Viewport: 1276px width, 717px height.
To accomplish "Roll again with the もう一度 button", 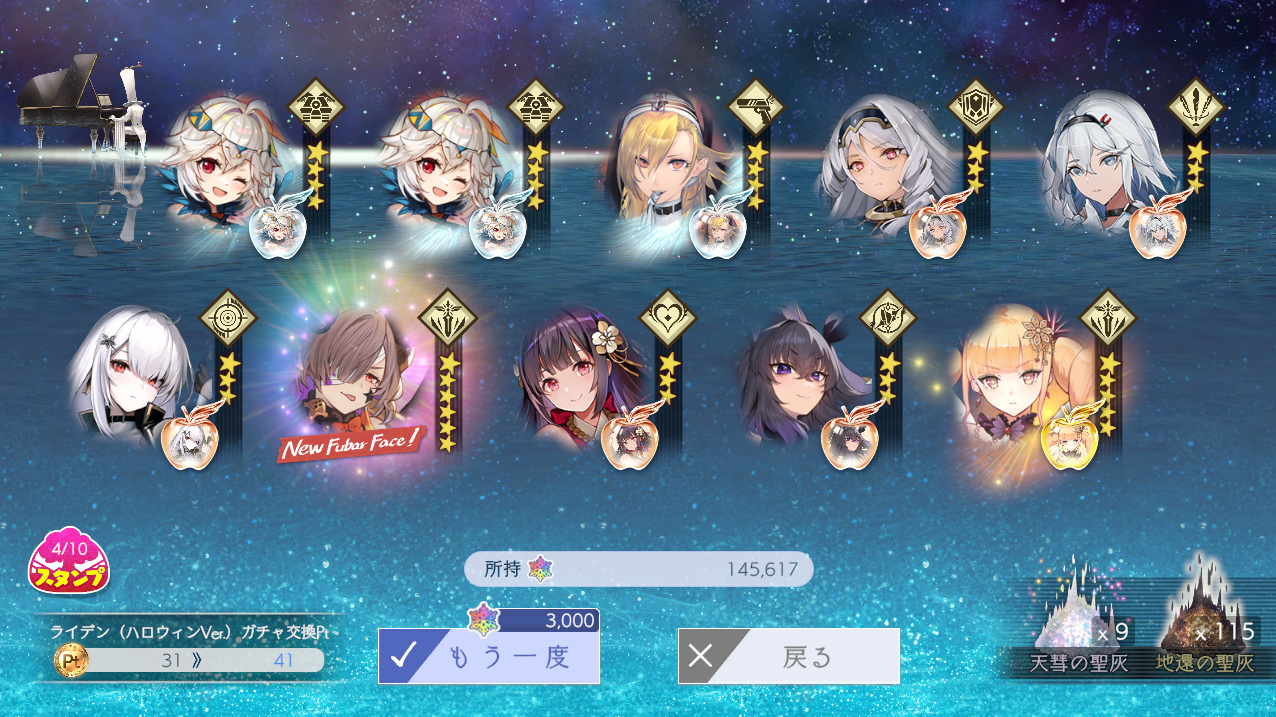I will click(489, 656).
